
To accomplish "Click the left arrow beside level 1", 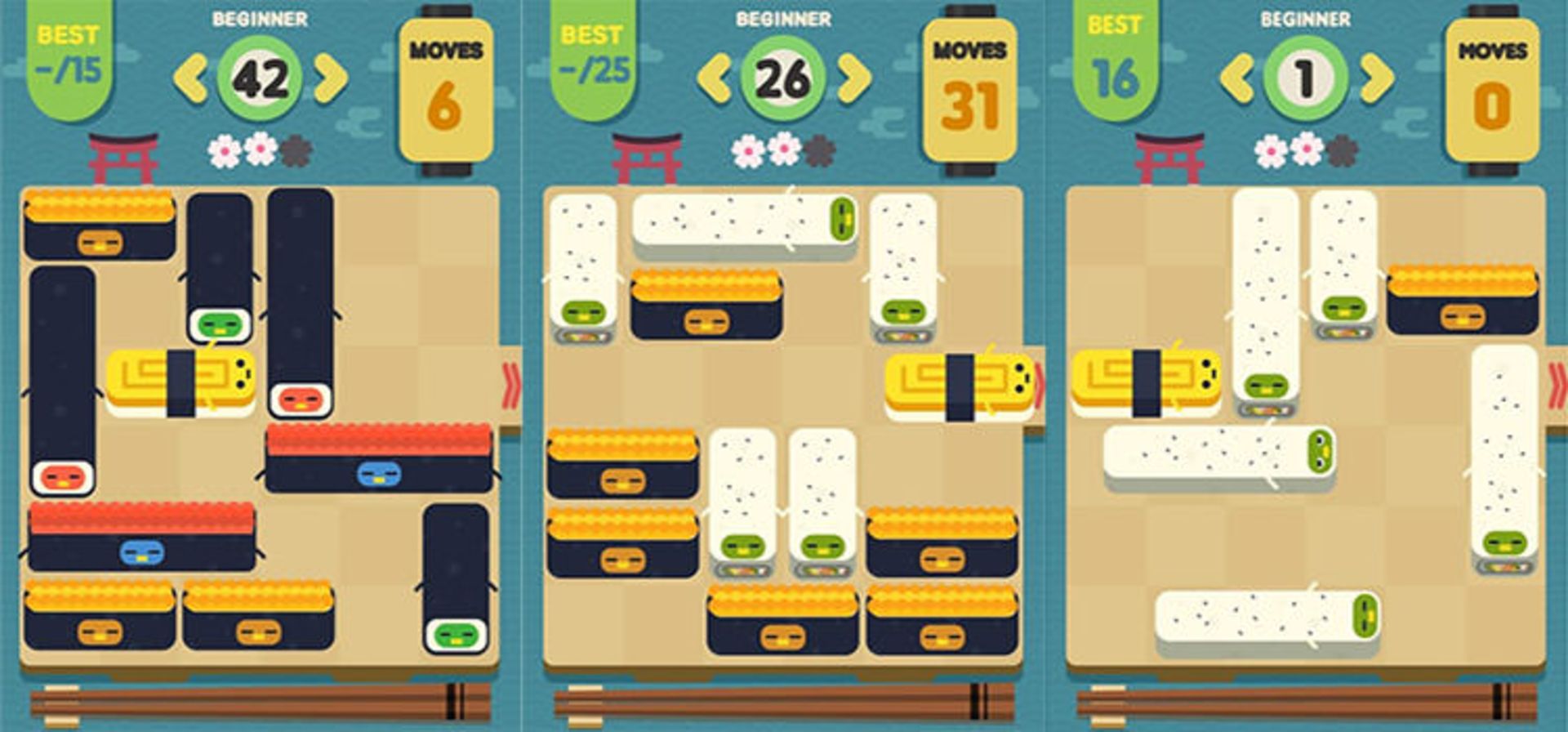I will [x=1236, y=79].
